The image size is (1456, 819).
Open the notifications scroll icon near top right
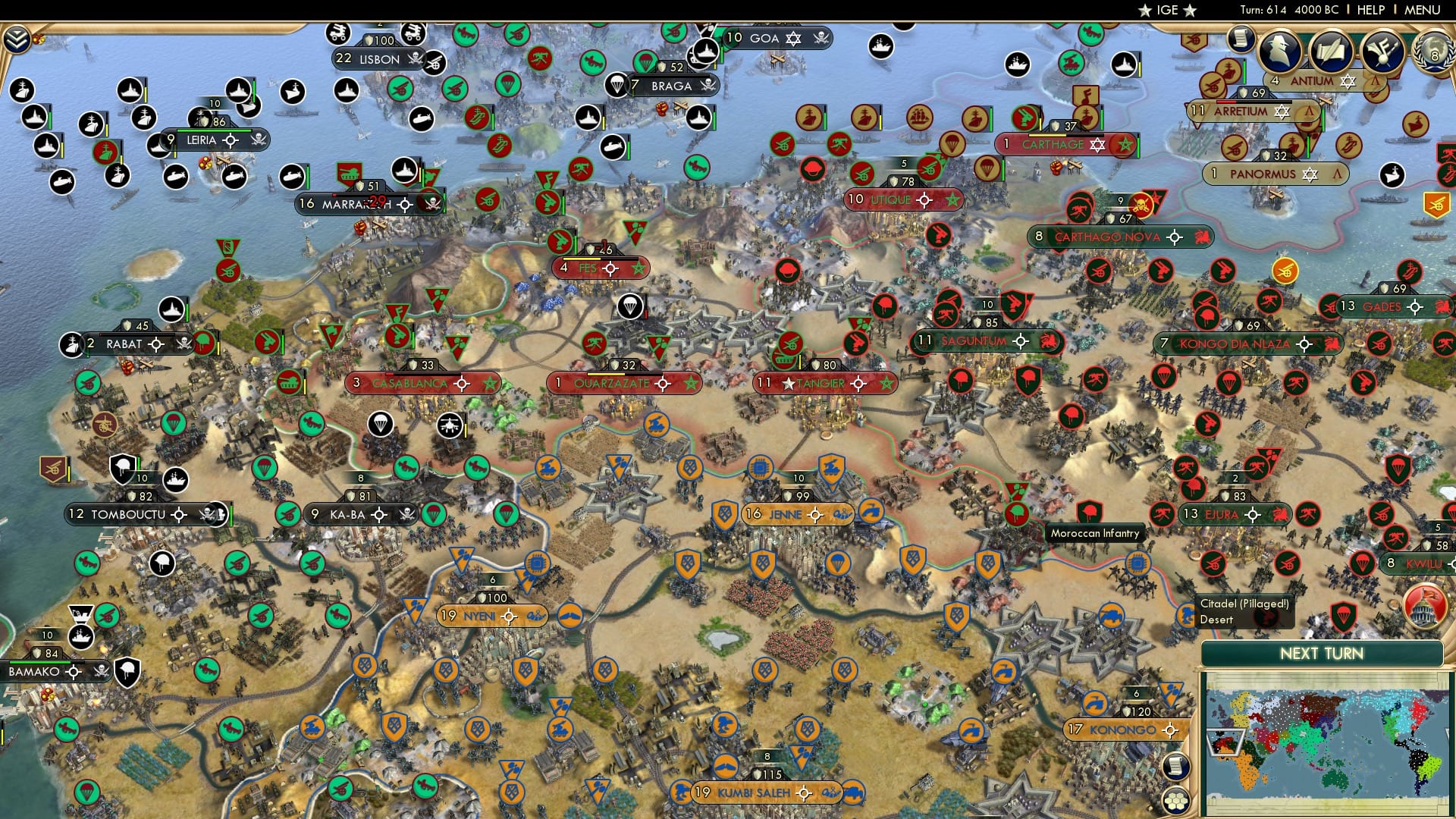[x=1241, y=38]
